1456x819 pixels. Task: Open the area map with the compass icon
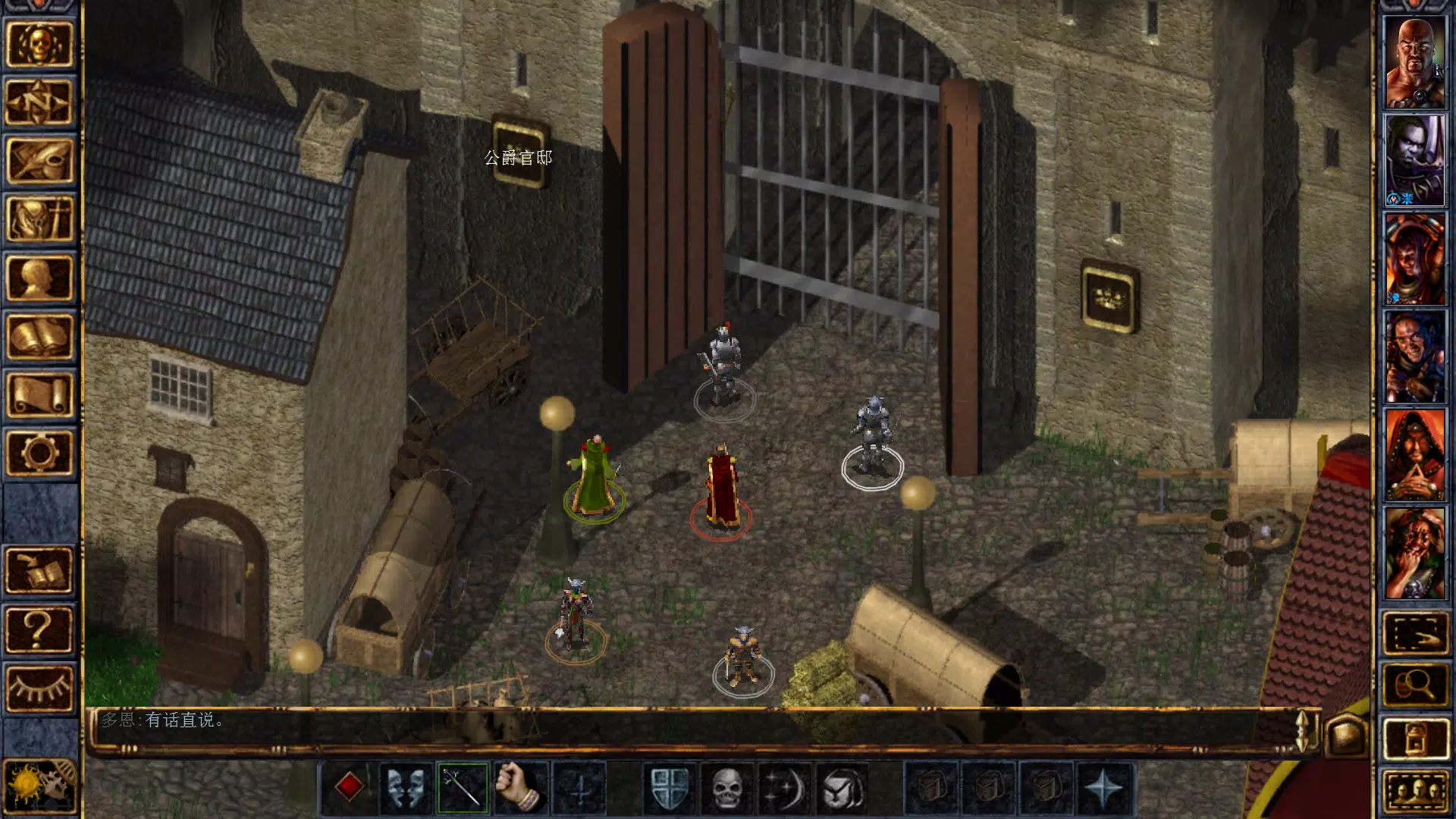pyautogui.click(x=39, y=102)
